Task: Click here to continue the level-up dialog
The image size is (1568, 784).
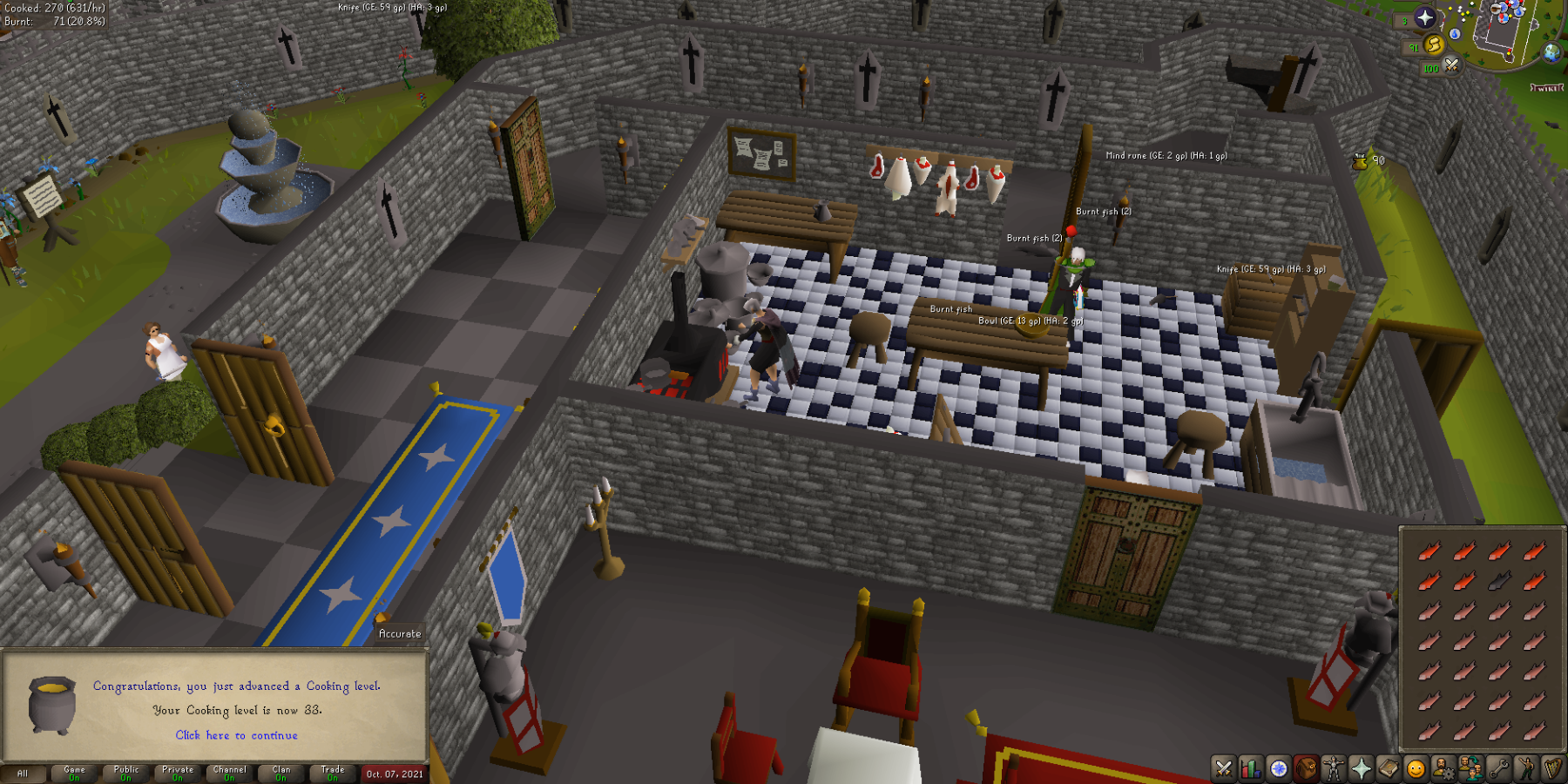Action: 235,735
